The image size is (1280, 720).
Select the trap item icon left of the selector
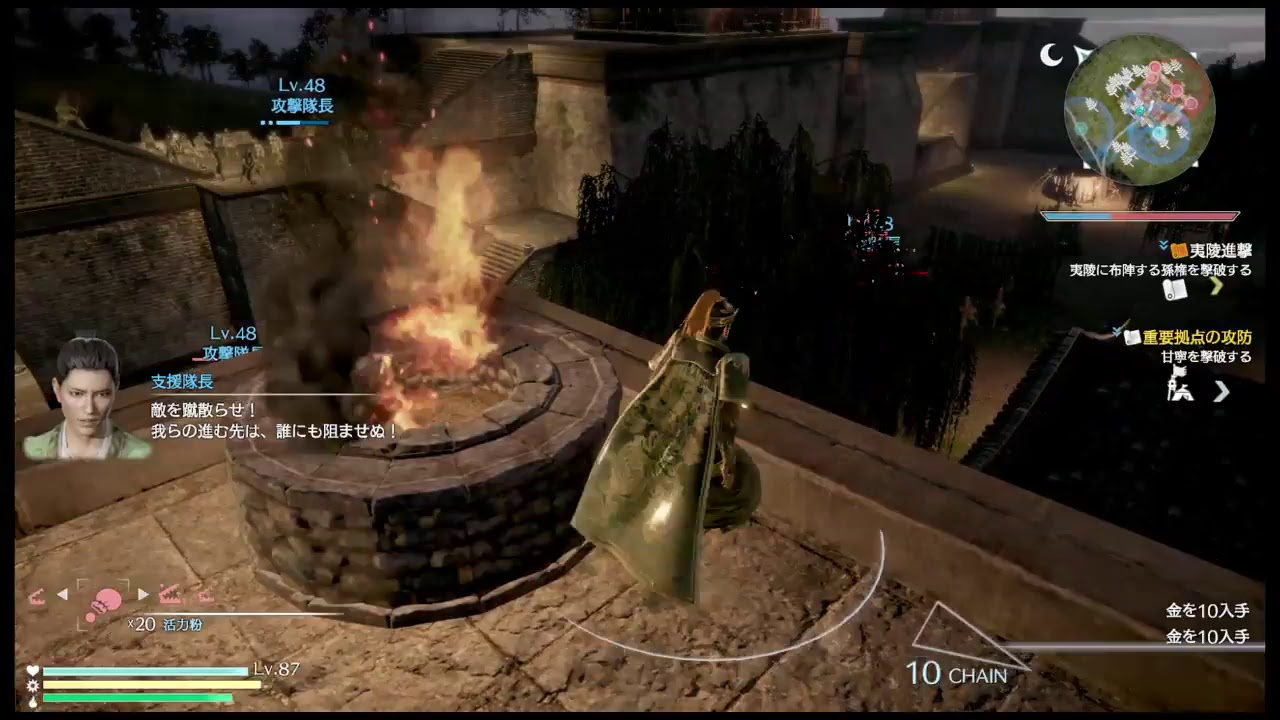pos(37,595)
